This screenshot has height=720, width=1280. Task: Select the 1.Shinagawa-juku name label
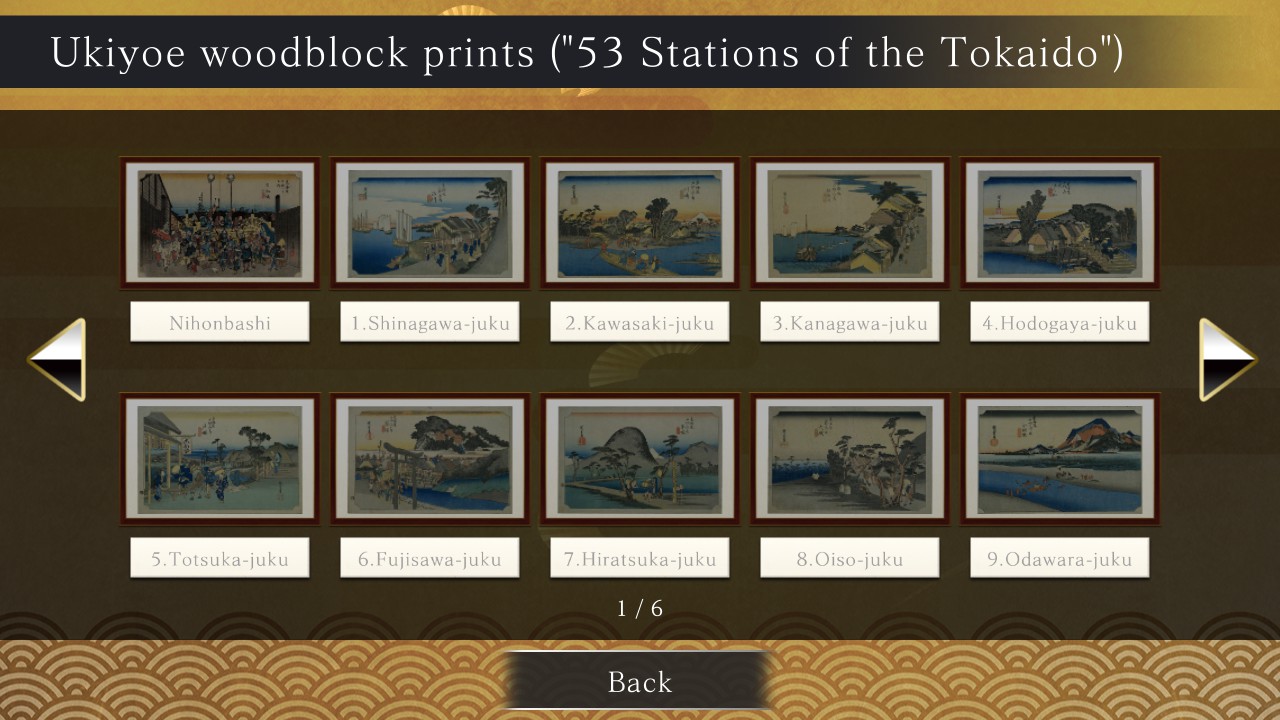click(429, 321)
